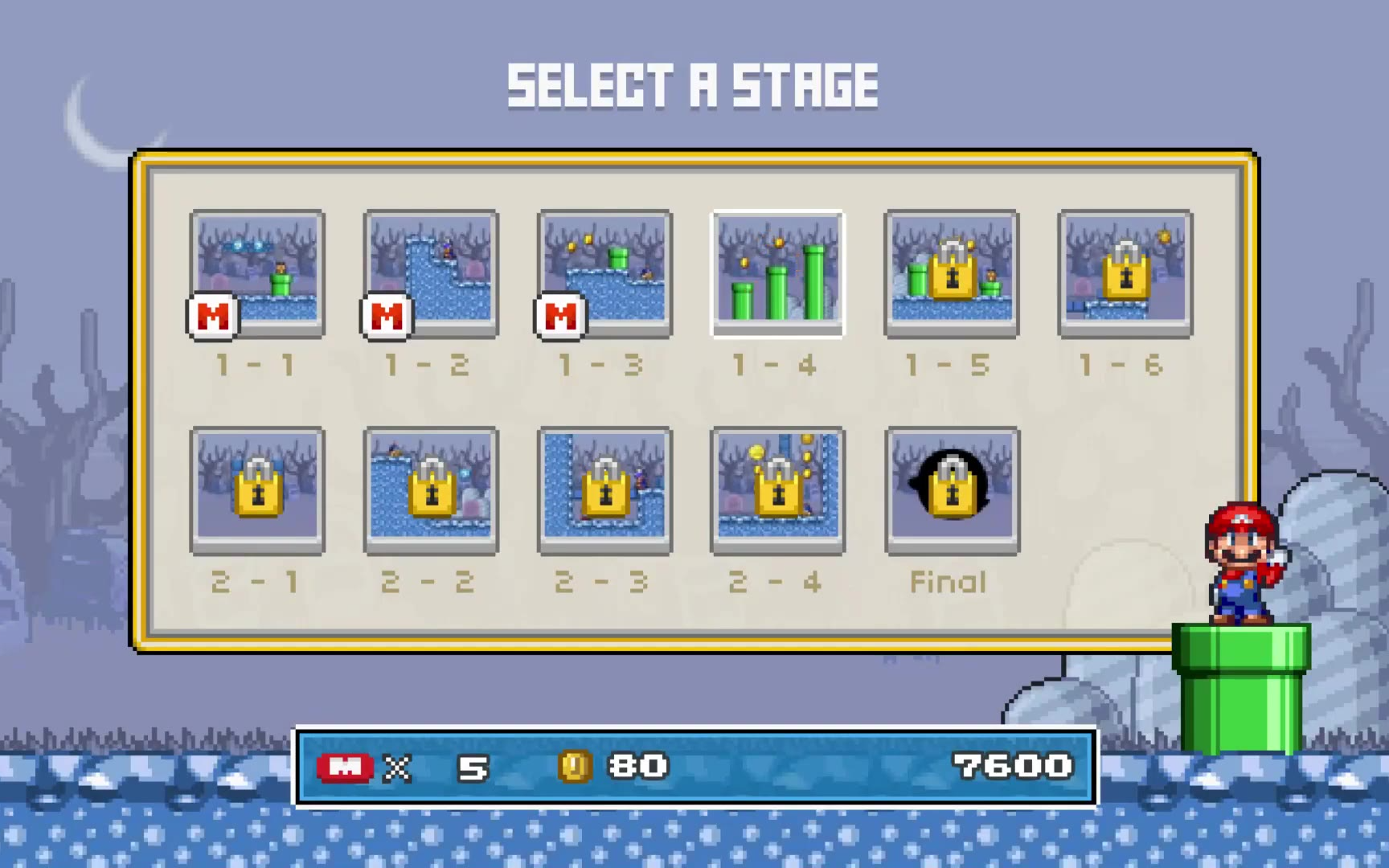Select the locked Final stage tile

click(x=952, y=490)
